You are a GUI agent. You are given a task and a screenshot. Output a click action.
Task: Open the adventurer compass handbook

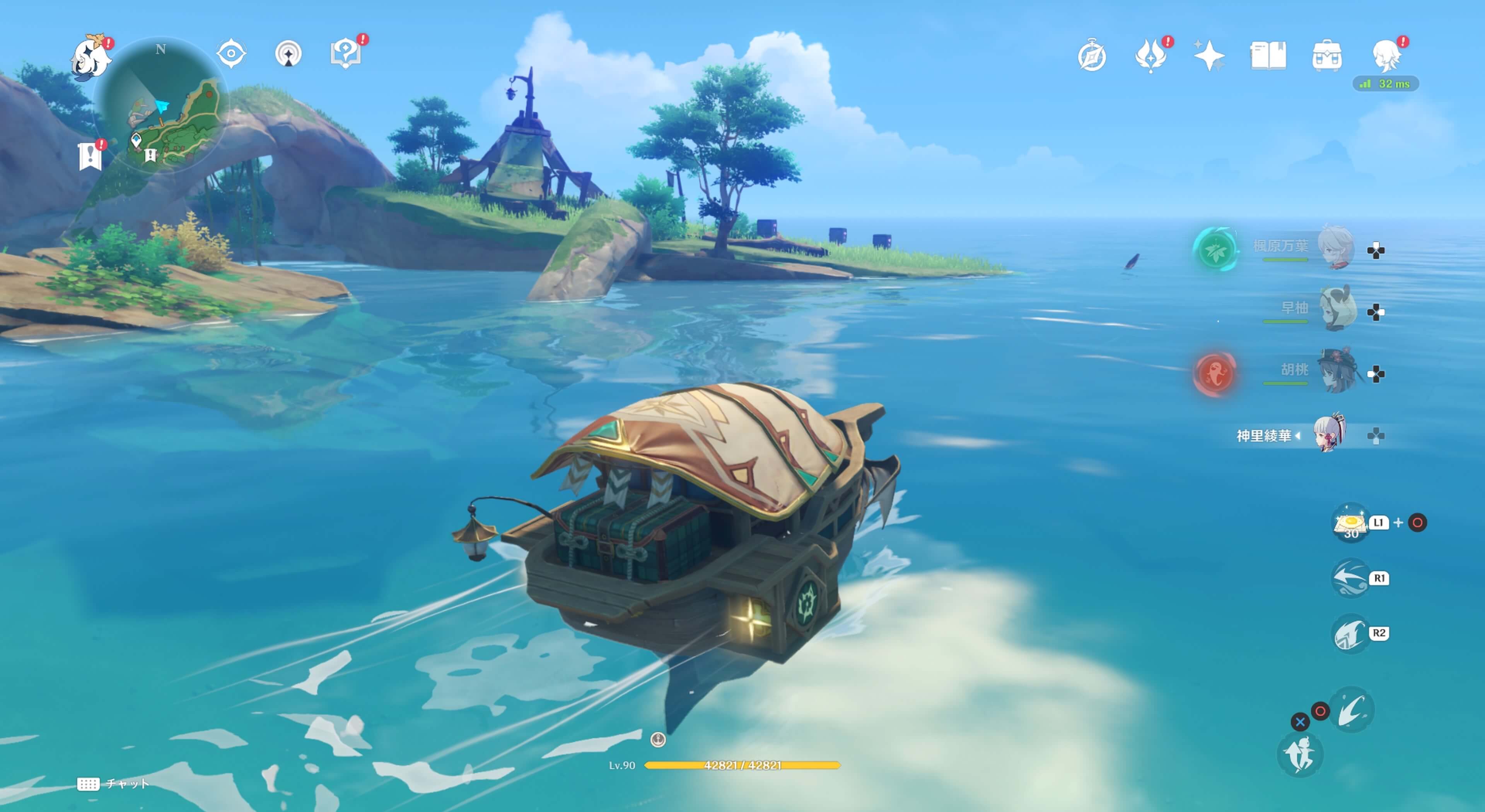(1091, 56)
